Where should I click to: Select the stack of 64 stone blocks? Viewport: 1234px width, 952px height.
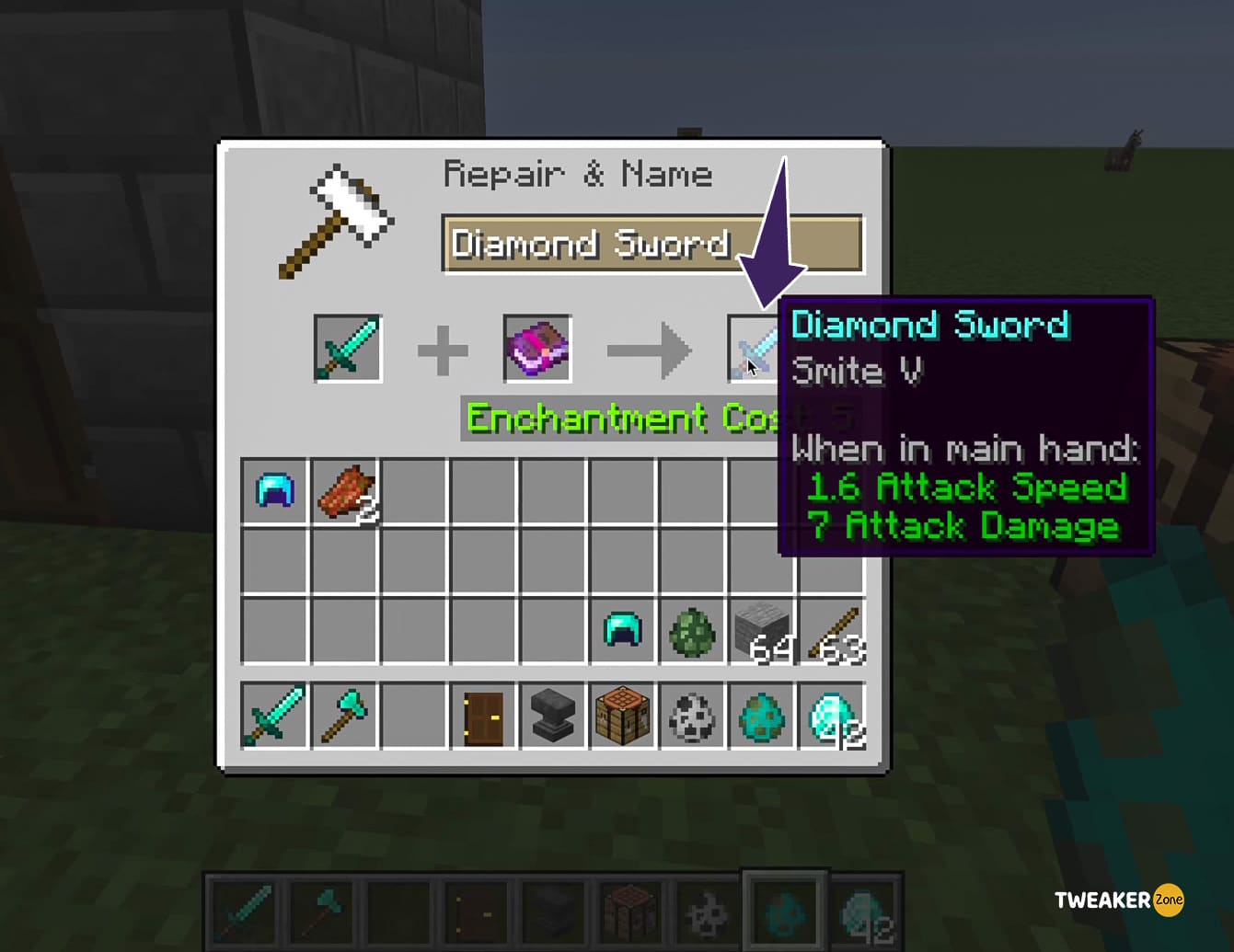tap(761, 630)
